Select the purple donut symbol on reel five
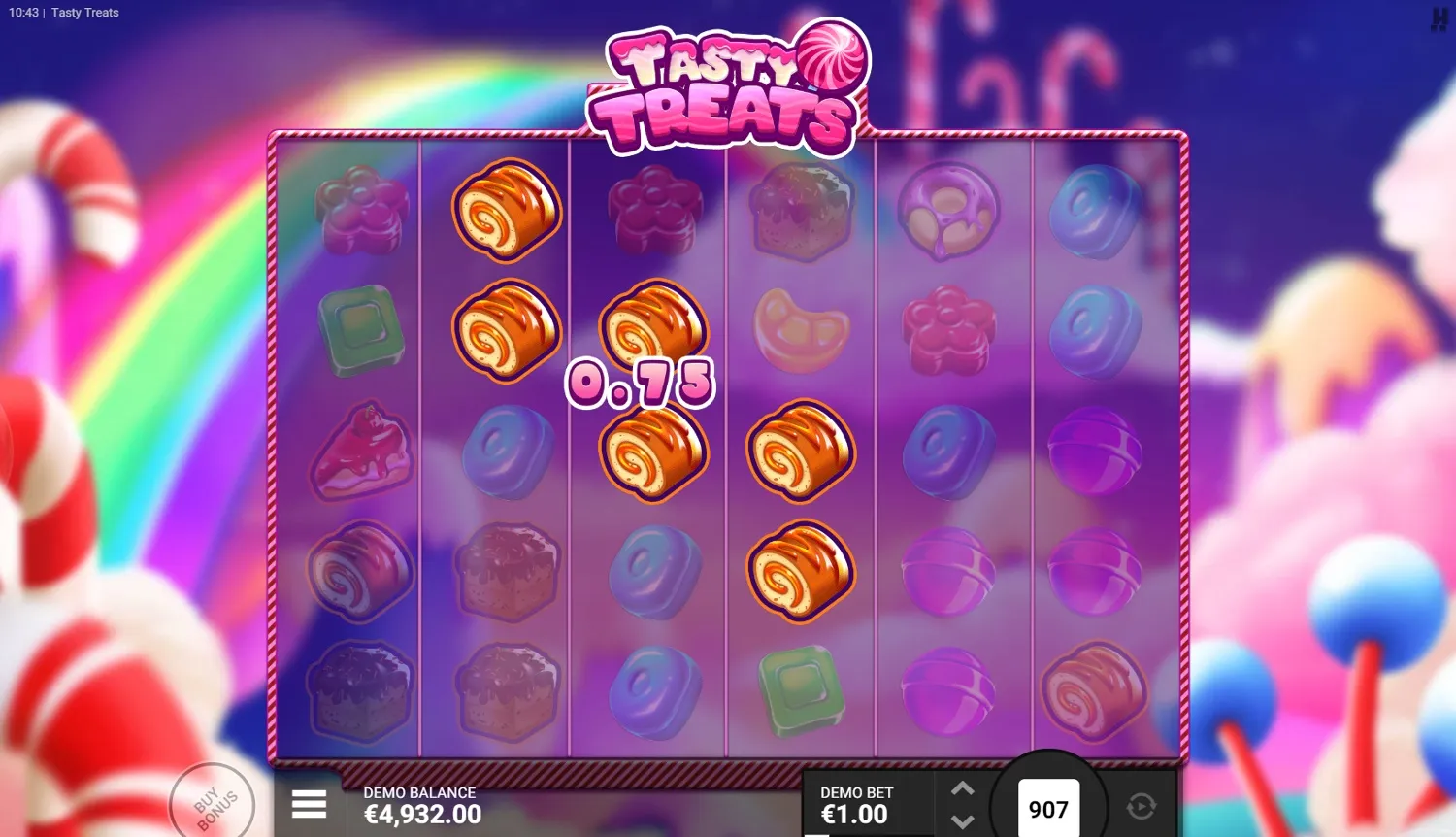Viewport: 1456px width, 837px height. [x=946, y=209]
